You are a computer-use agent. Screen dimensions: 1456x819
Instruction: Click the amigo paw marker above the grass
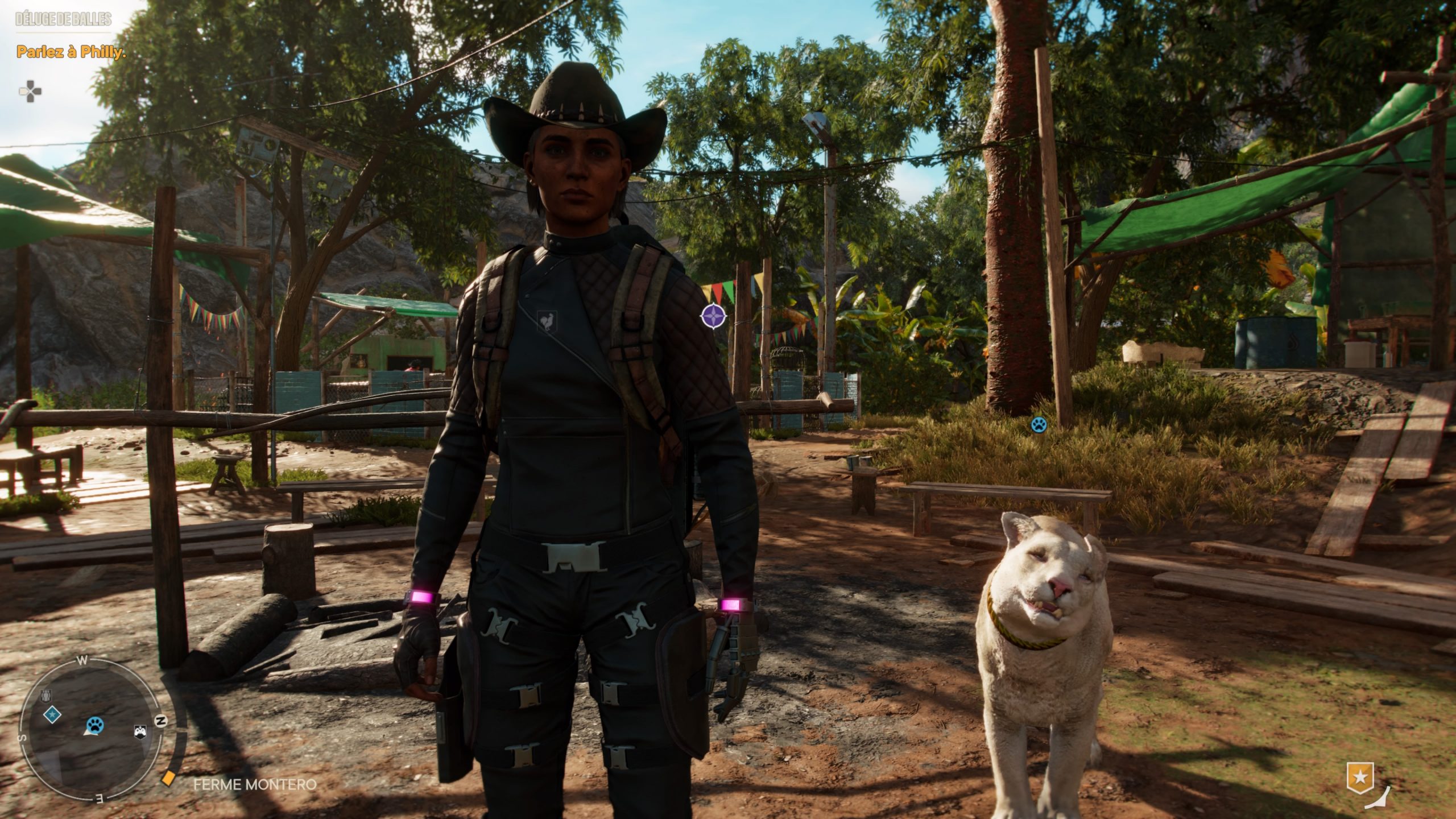click(1039, 424)
